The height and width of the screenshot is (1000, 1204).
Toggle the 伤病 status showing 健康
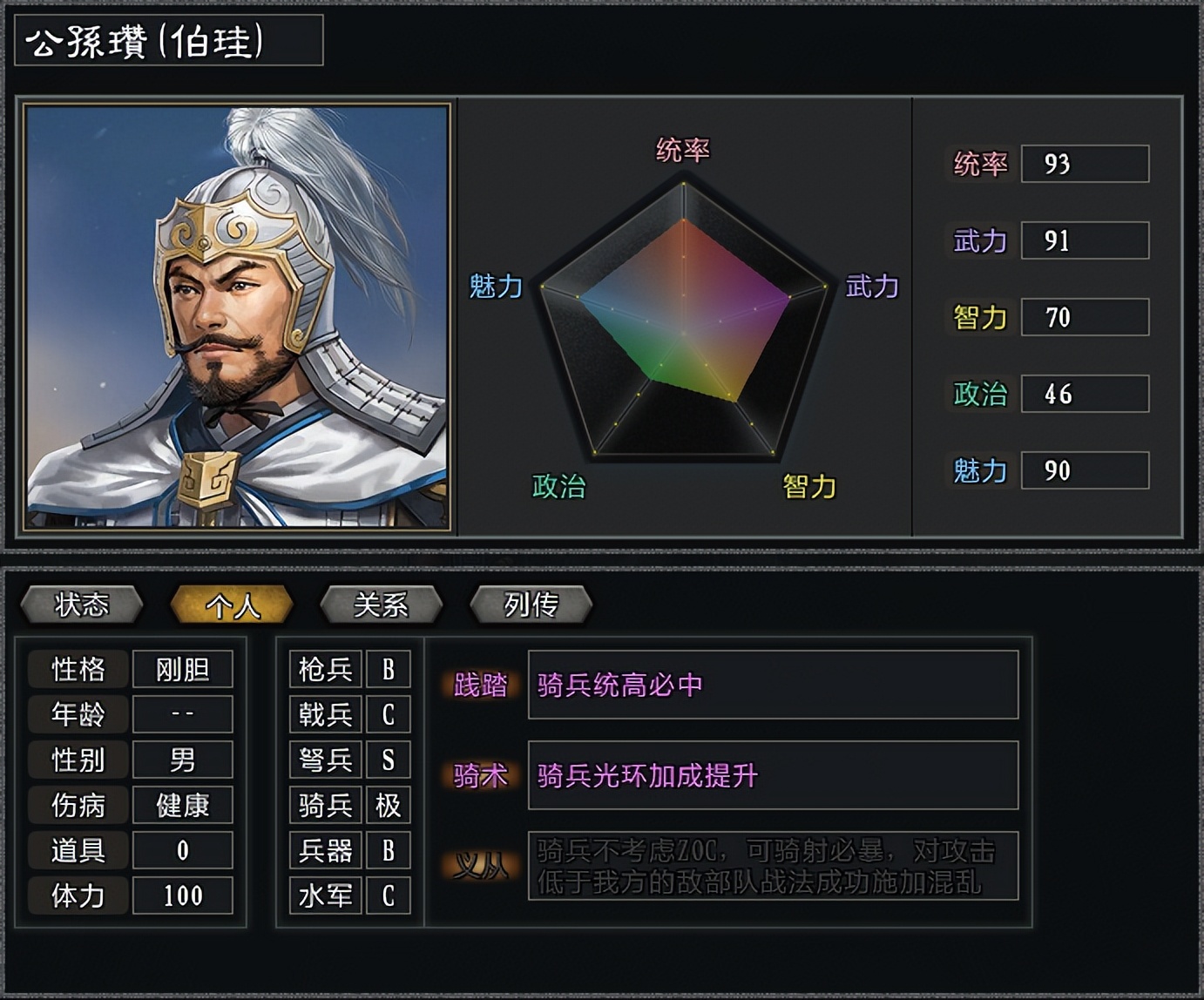[182, 806]
